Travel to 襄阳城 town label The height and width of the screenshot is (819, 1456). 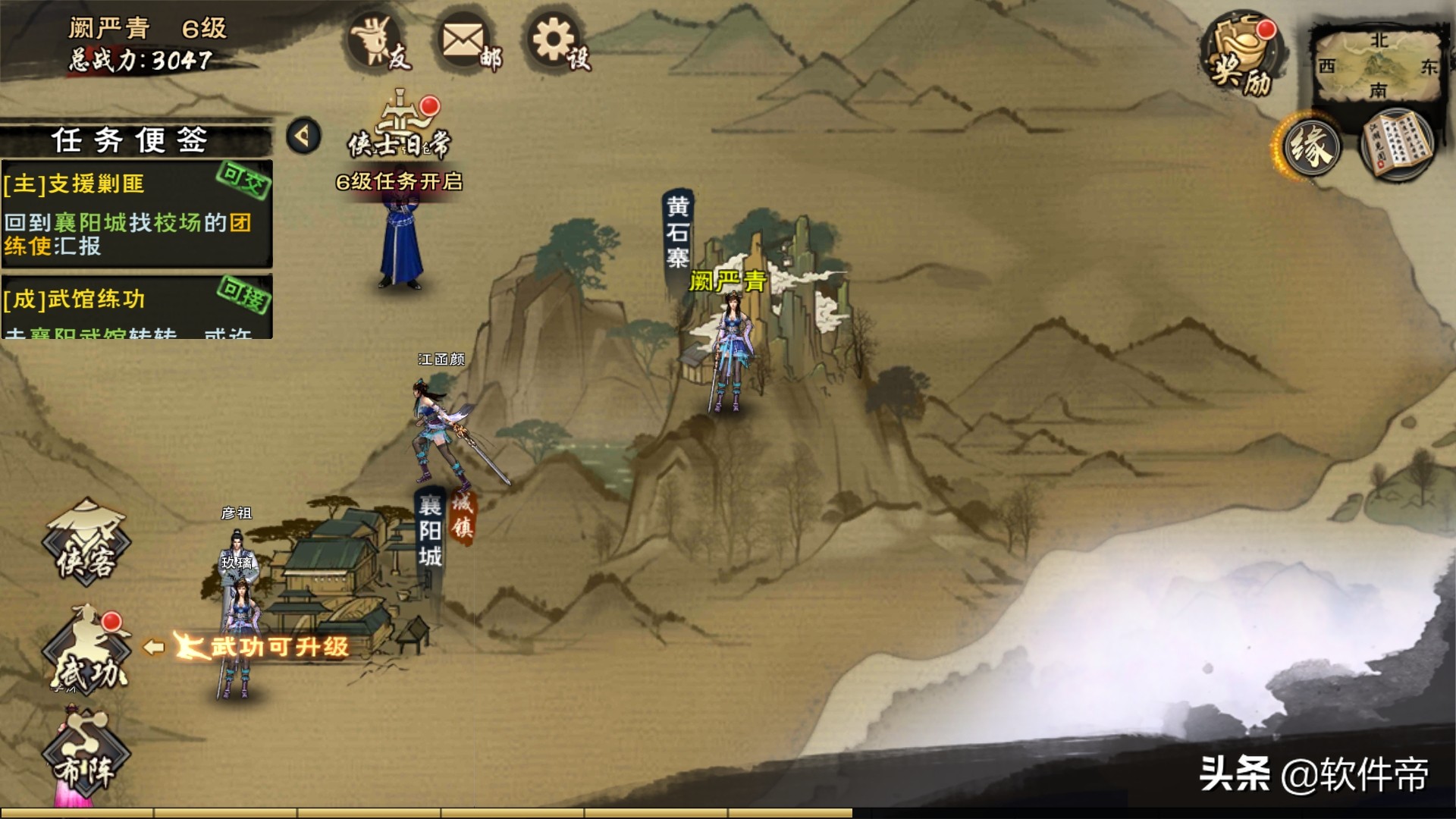pos(430,531)
